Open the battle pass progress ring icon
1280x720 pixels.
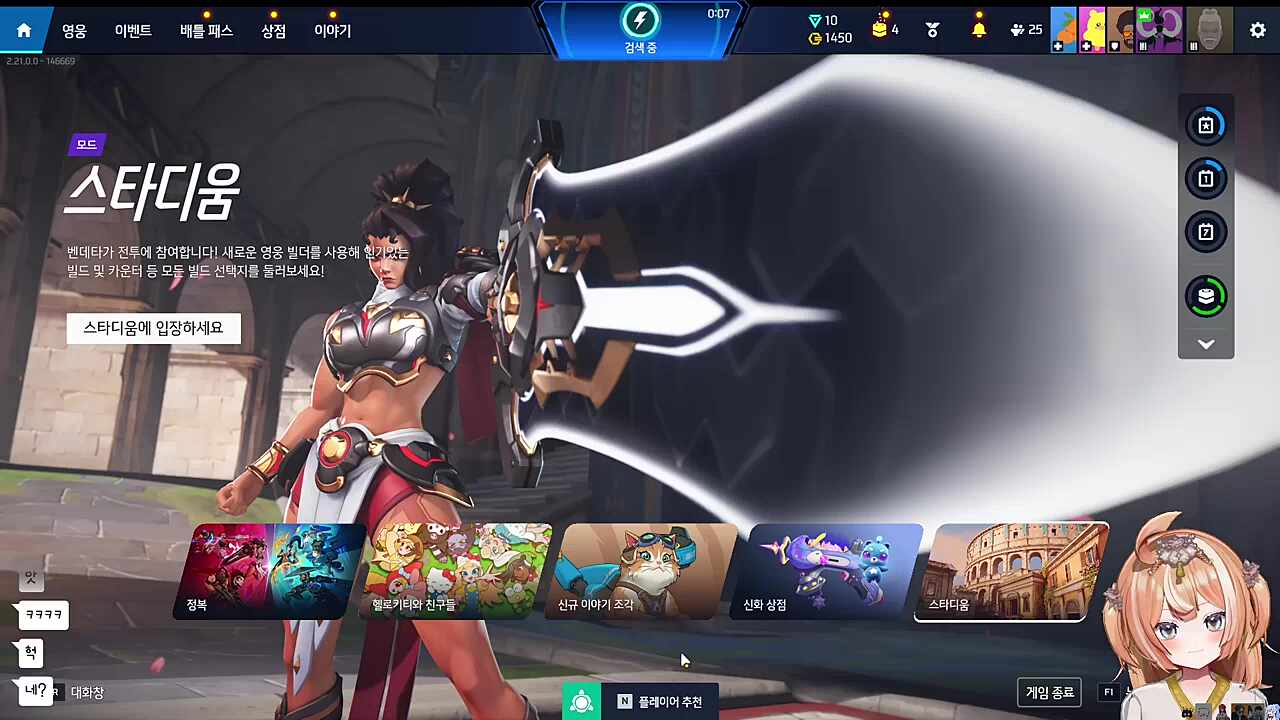click(x=1206, y=296)
